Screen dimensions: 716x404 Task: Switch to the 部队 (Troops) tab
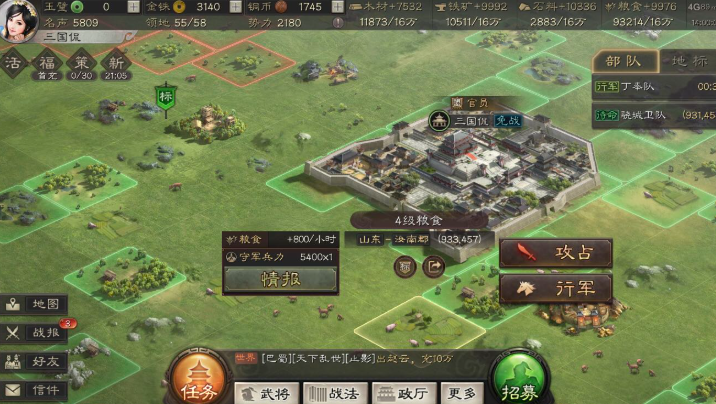[625, 61]
